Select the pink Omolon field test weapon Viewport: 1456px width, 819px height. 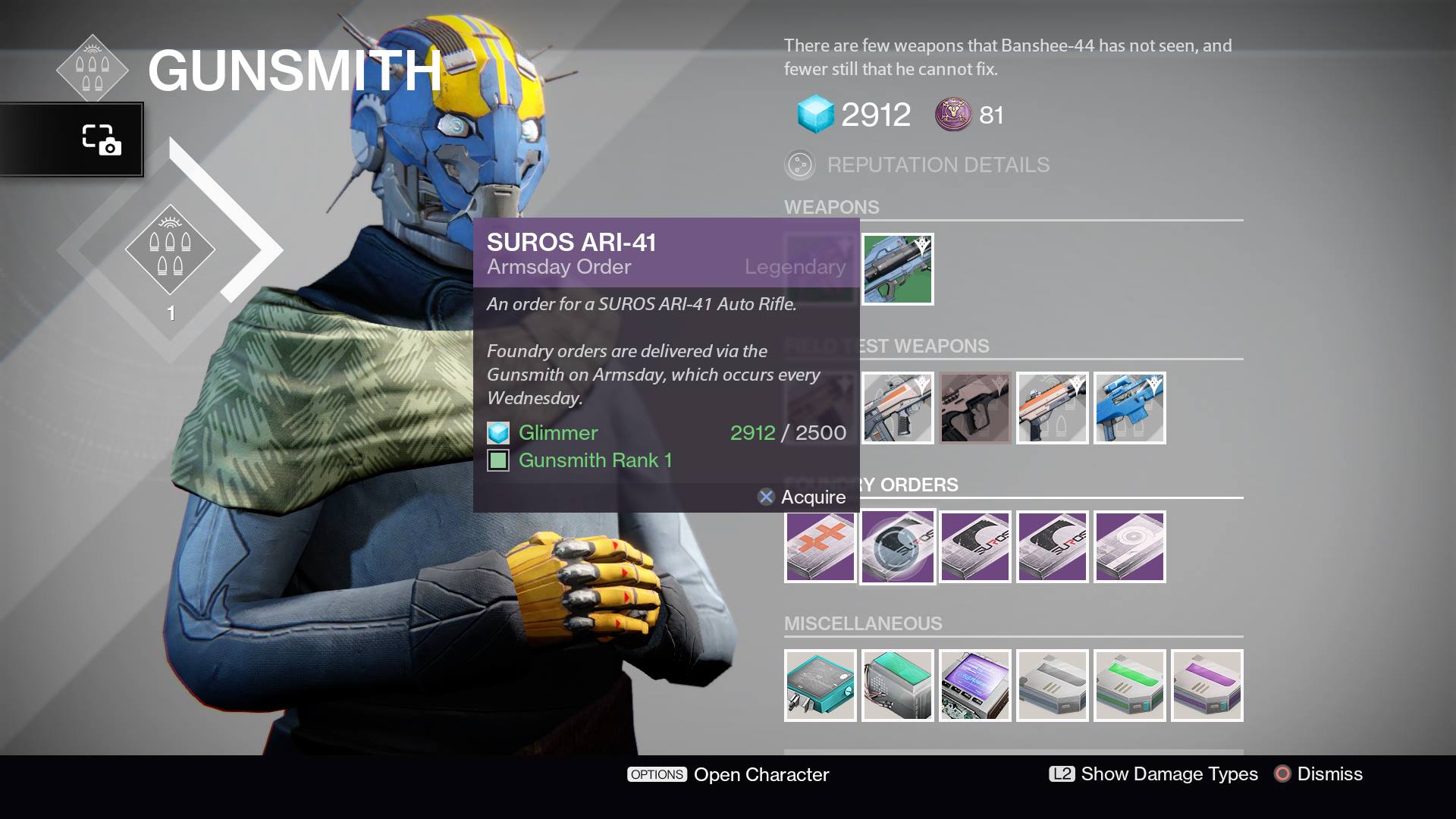pos(974,408)
